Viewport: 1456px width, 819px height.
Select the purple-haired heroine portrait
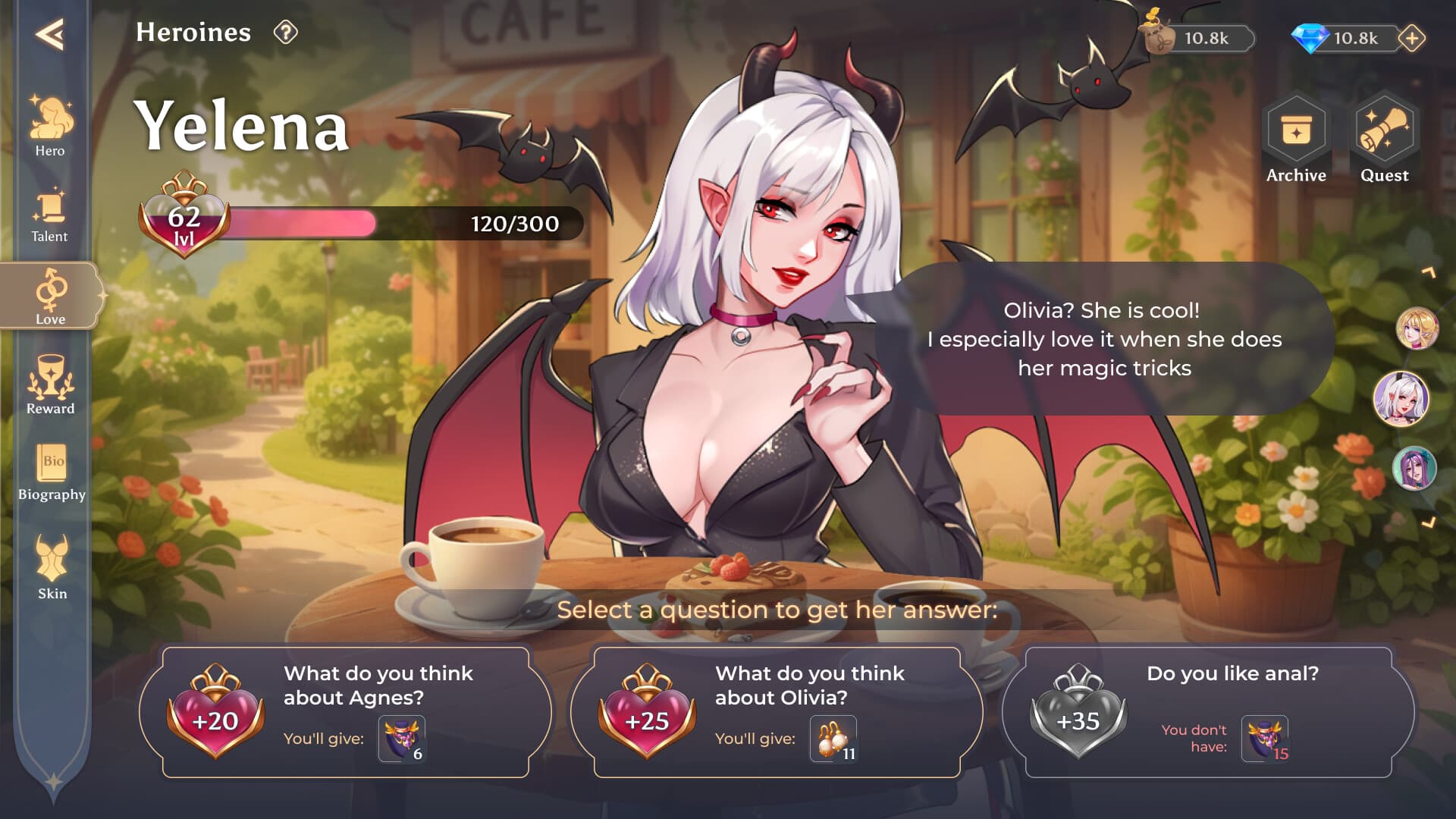(1414, 468)
